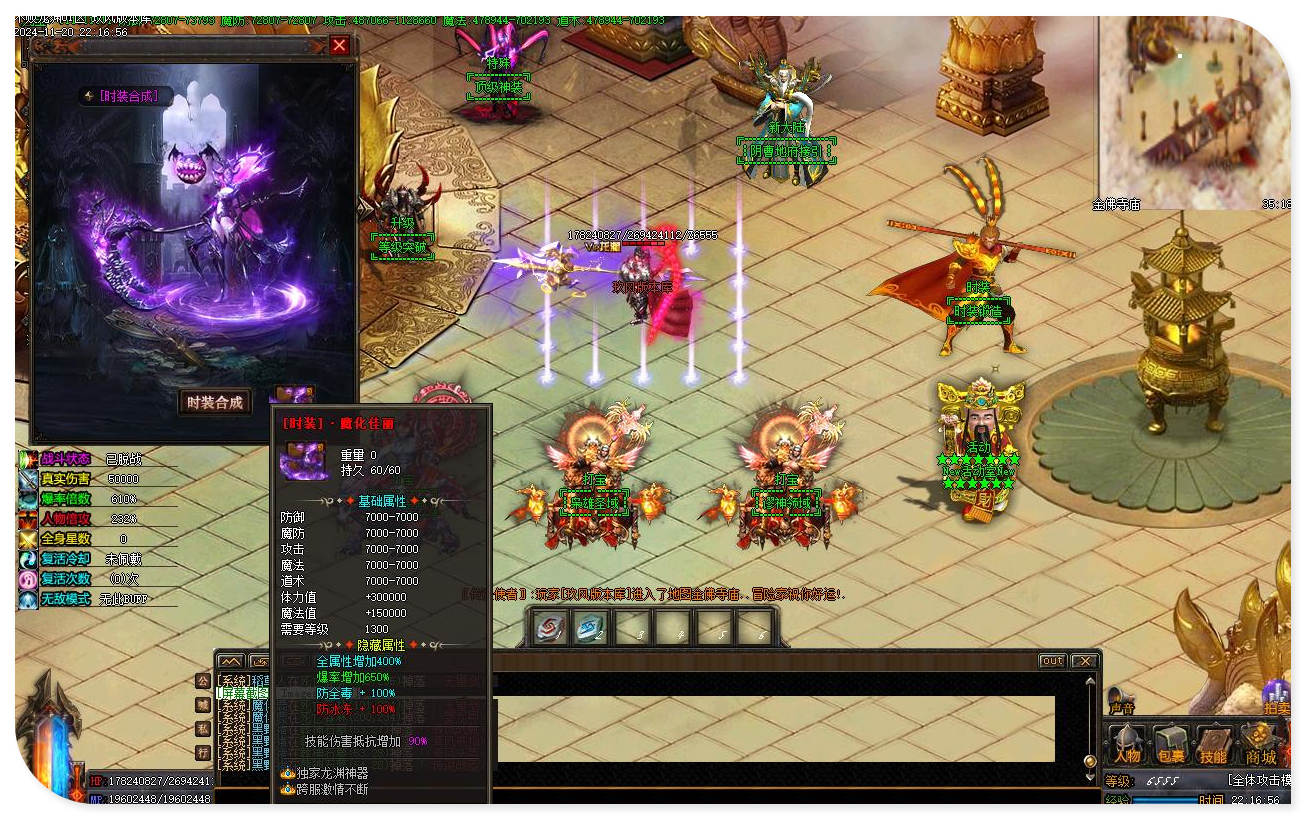Screen dimensions: 1306x819
Task: Click the chat scrollbar down arrow
Action: tap(1090, 775)
